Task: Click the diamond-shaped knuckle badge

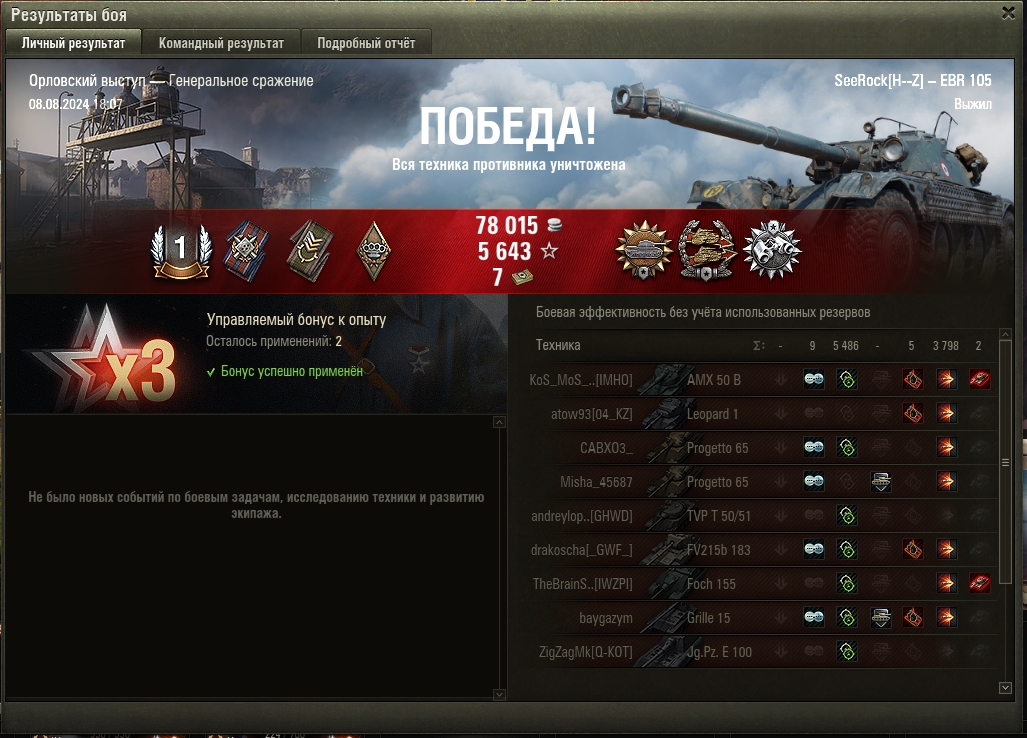Action: click(373, 249)
